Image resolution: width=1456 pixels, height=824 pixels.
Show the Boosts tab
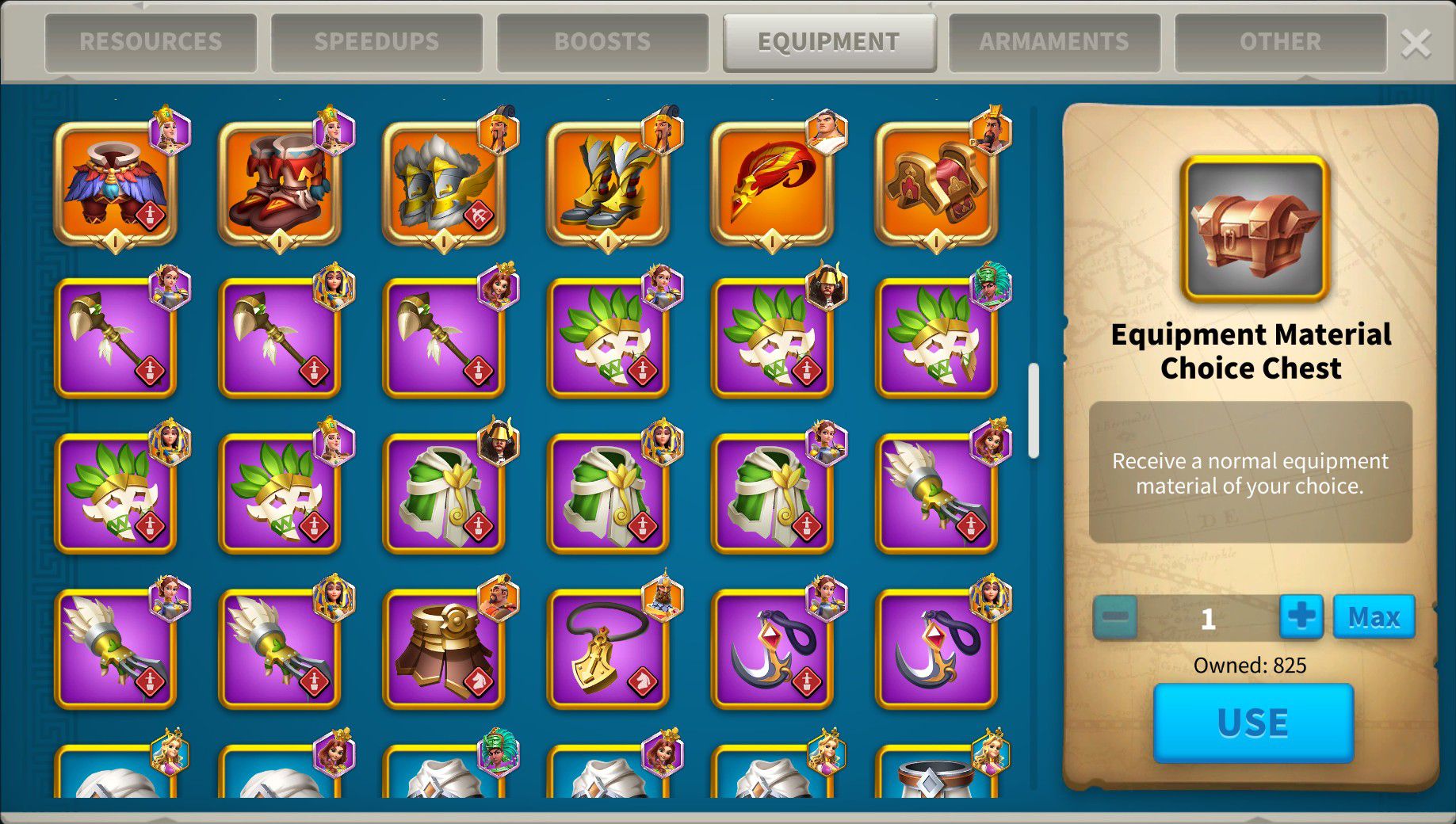(x=602, y=42)
